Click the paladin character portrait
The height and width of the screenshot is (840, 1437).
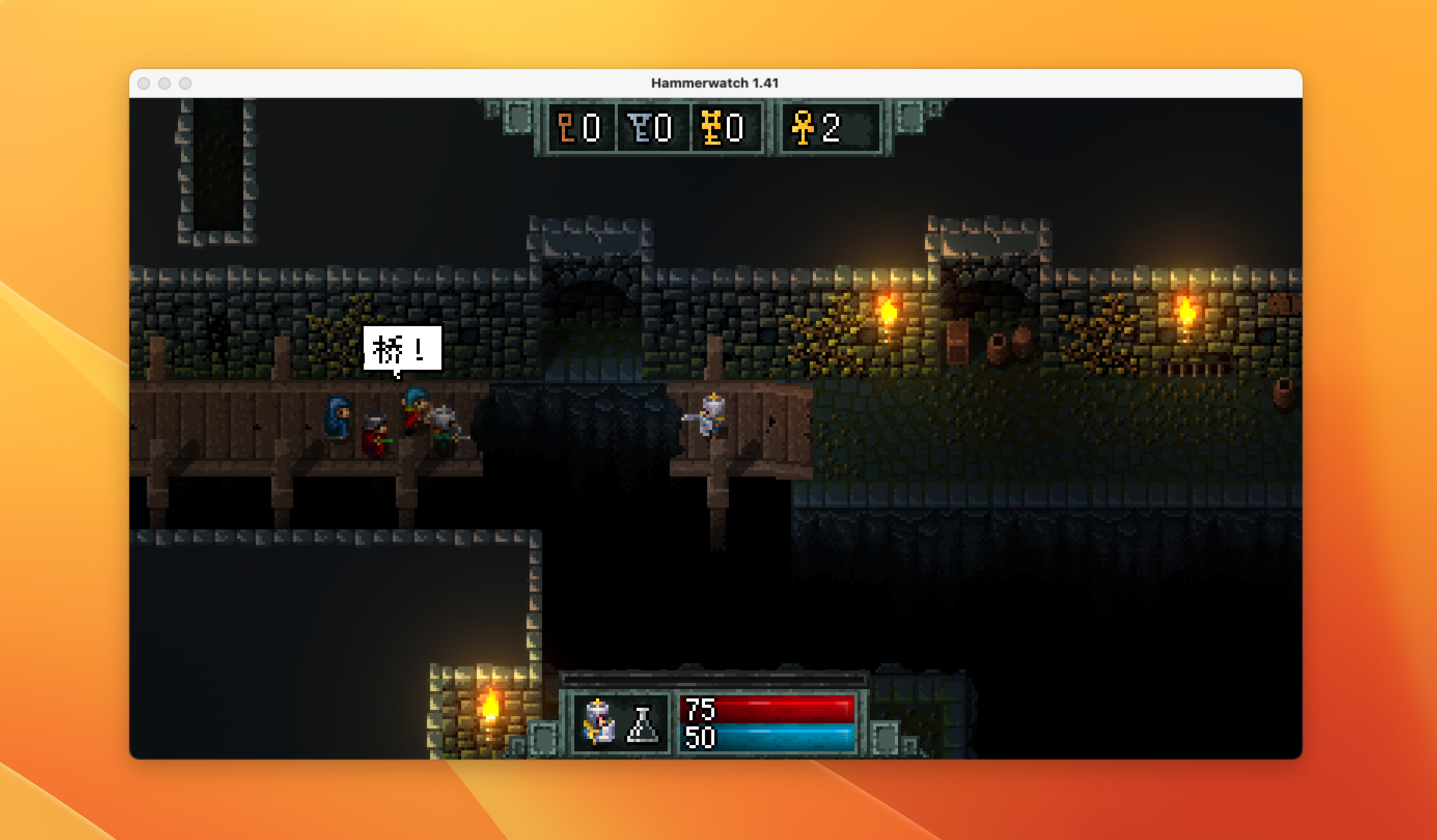pos(598,723)
